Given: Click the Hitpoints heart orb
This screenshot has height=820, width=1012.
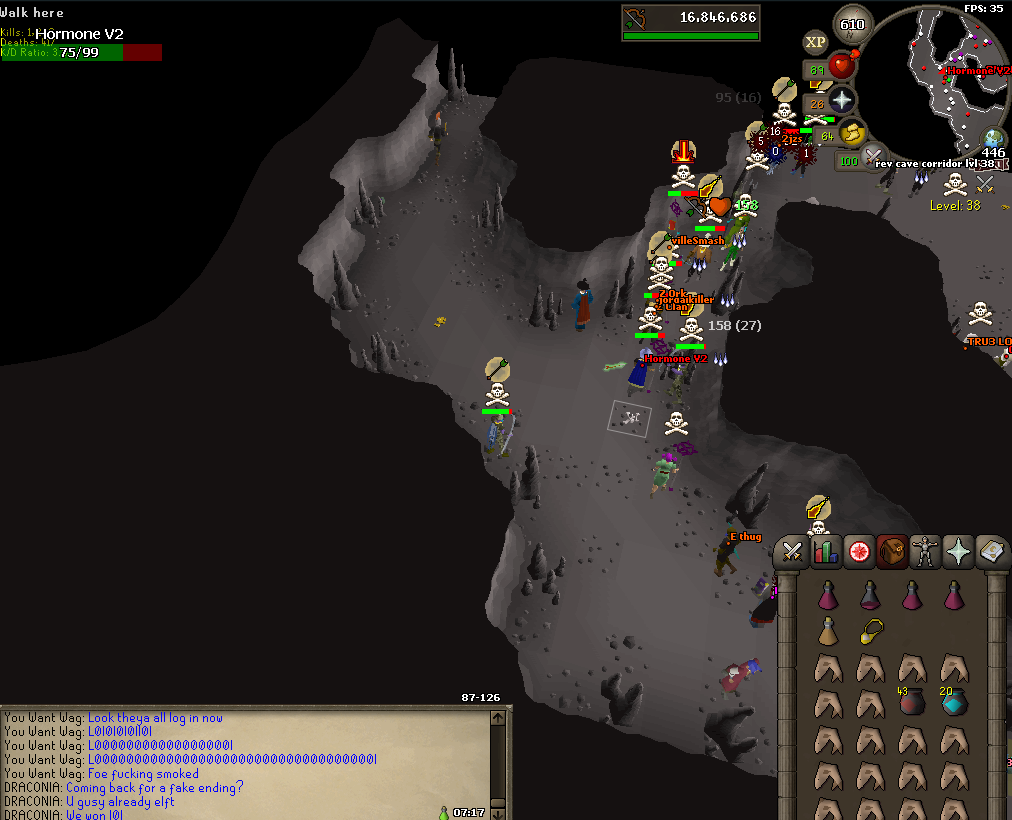Looking at the screenshot, I should pyautogui.click(x=843, y=67).
